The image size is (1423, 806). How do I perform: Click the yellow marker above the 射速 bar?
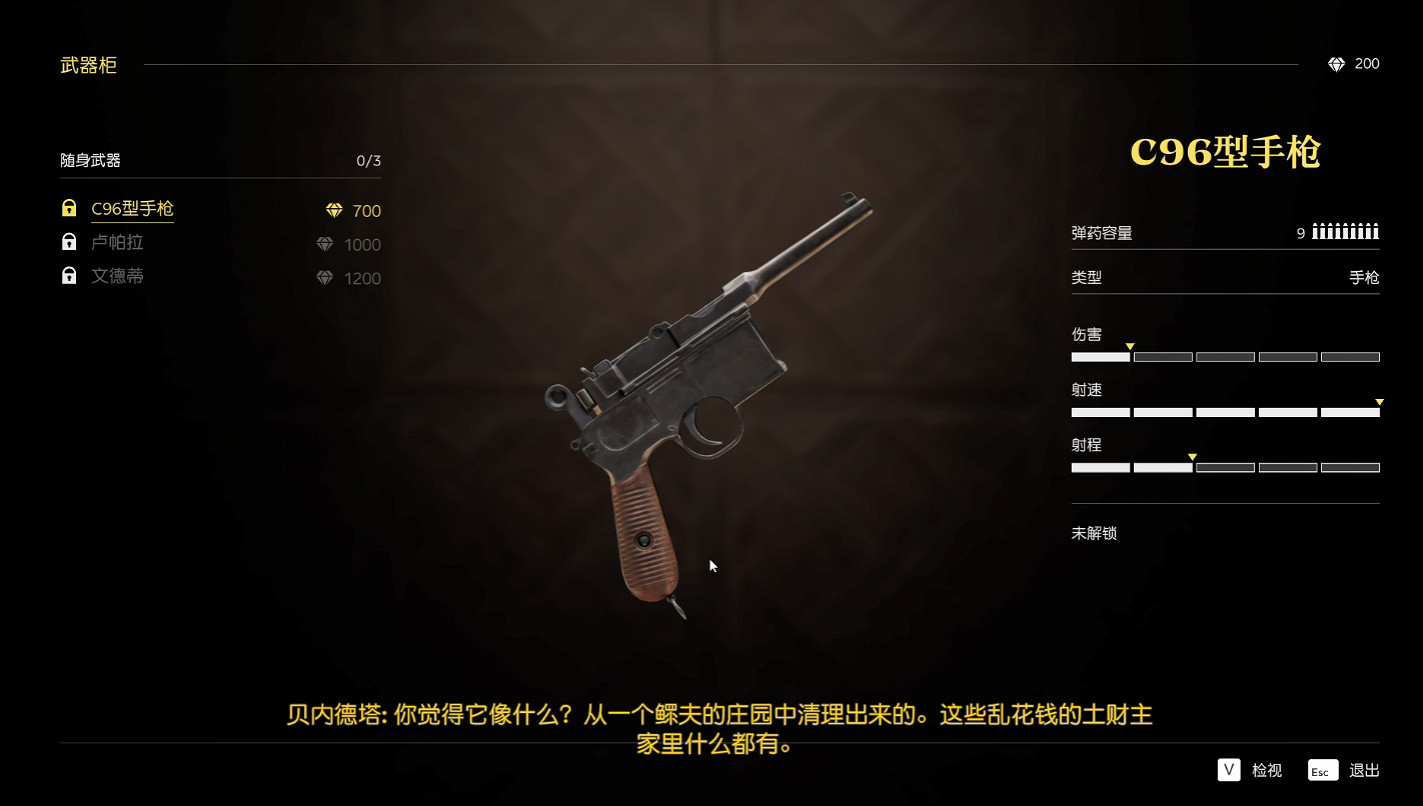[x=1379, y=399]
